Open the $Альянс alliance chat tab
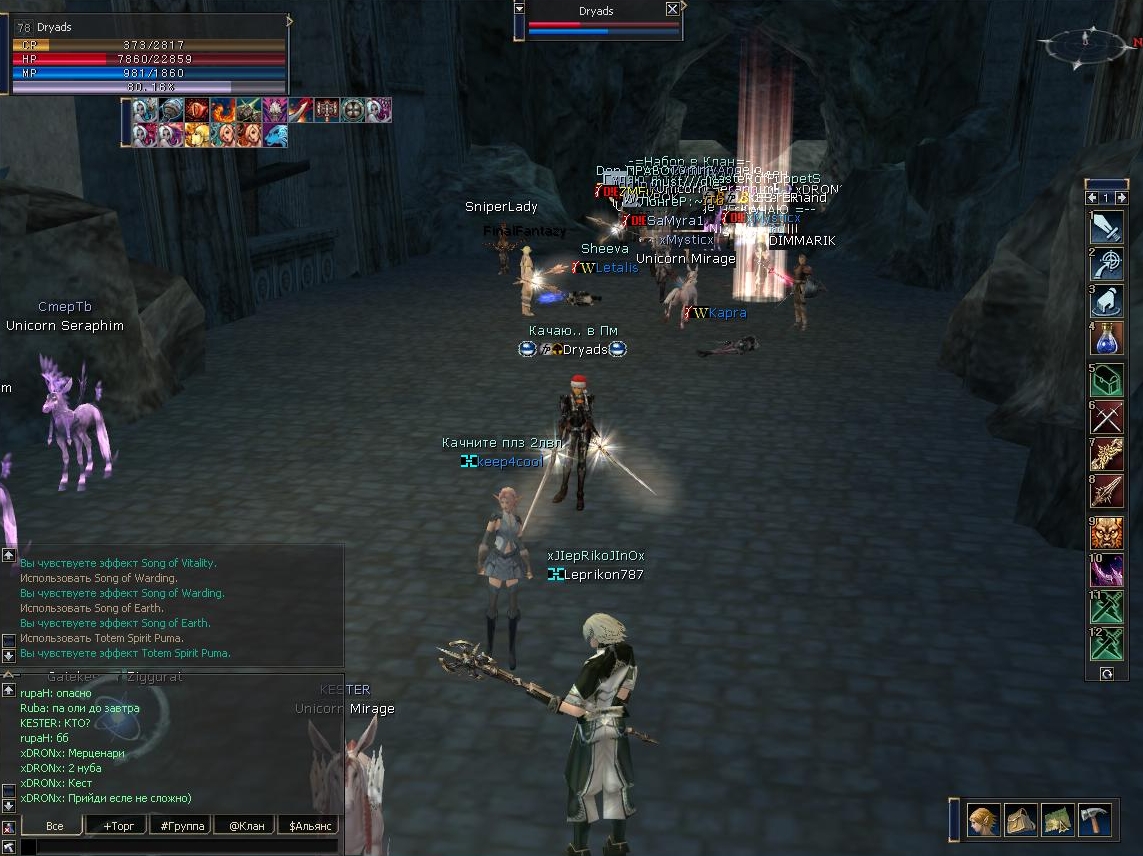Screen dimensions: 1143x856 point(308,826)
